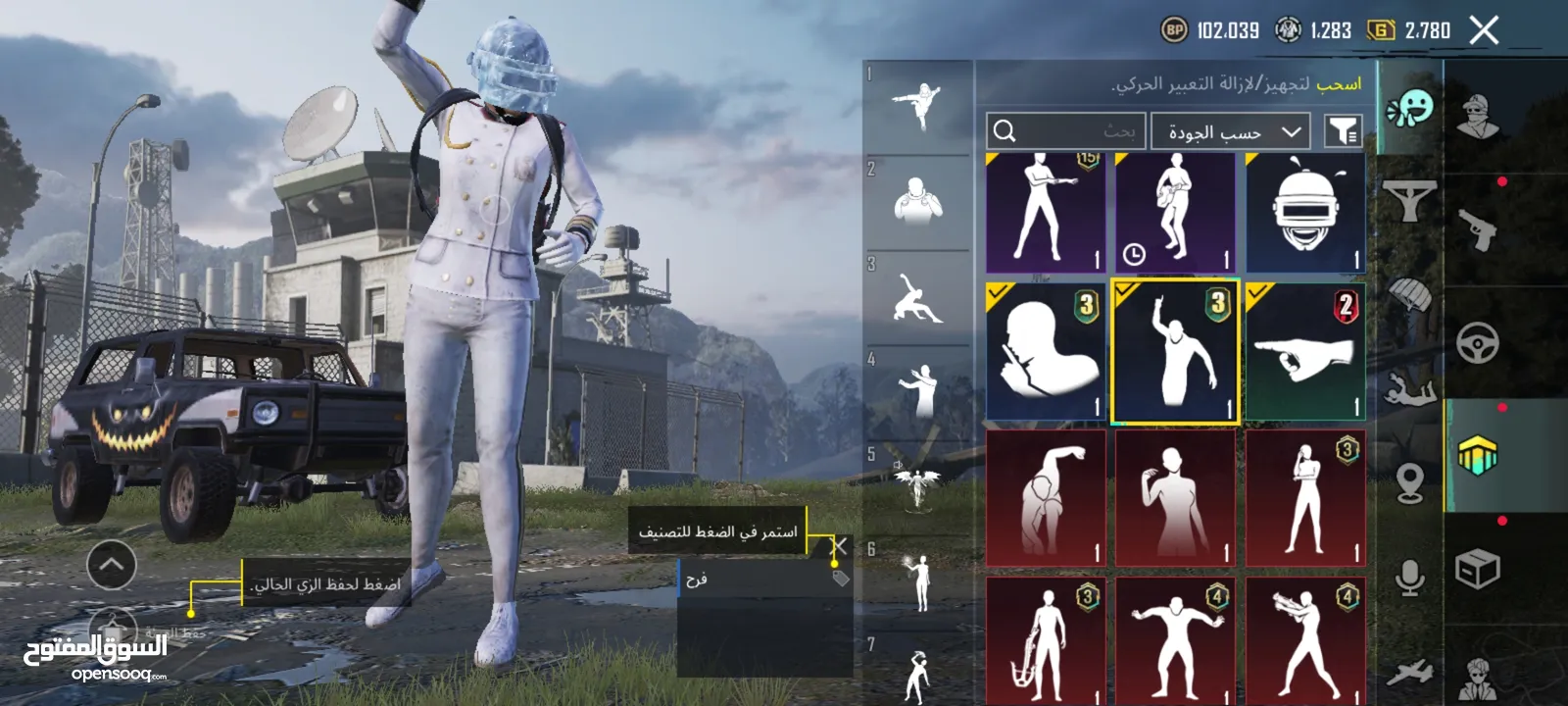The width and height of the screenshot is (1568, 706).
Task: Open the emote filter button
Action: (x=1343, y=130)
